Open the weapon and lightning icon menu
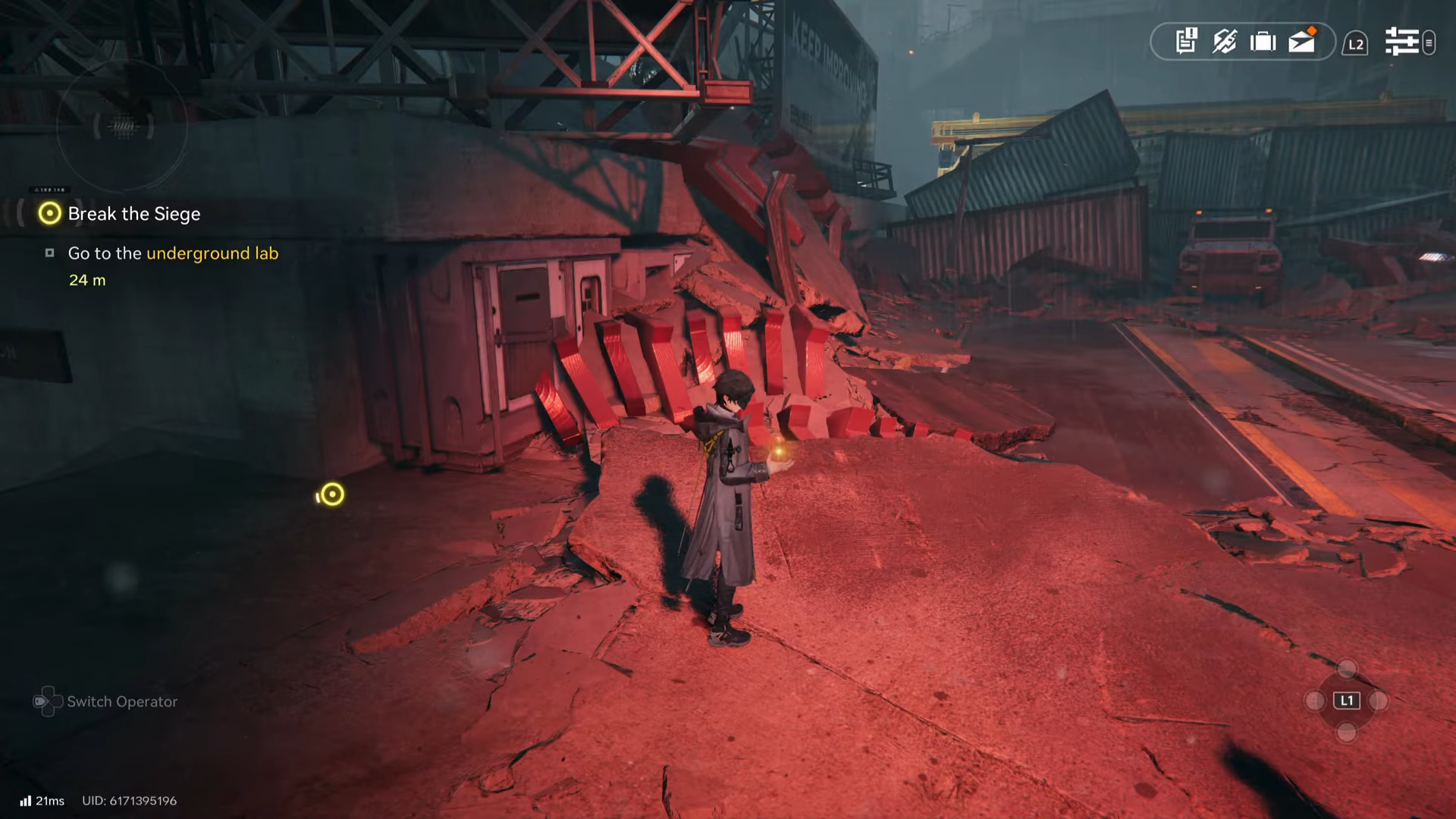This screenshot has height=819, width=1456. [1225, 41]
